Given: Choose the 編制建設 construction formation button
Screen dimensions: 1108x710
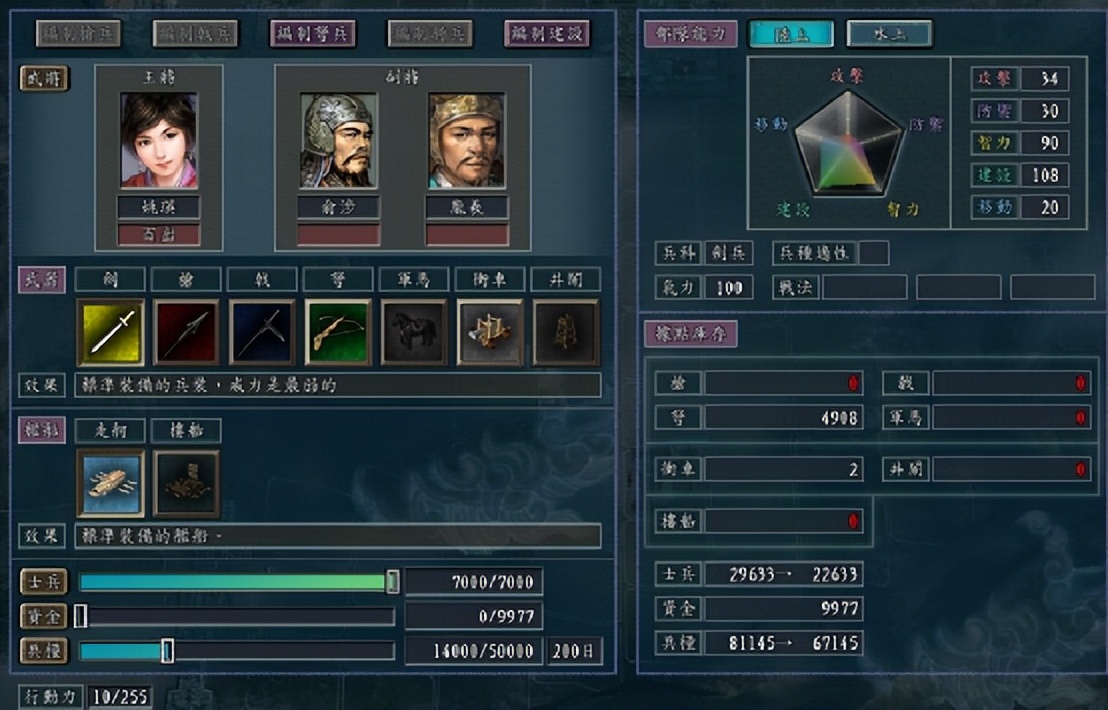Looking at the screenshot, I should tap(547, 33).
